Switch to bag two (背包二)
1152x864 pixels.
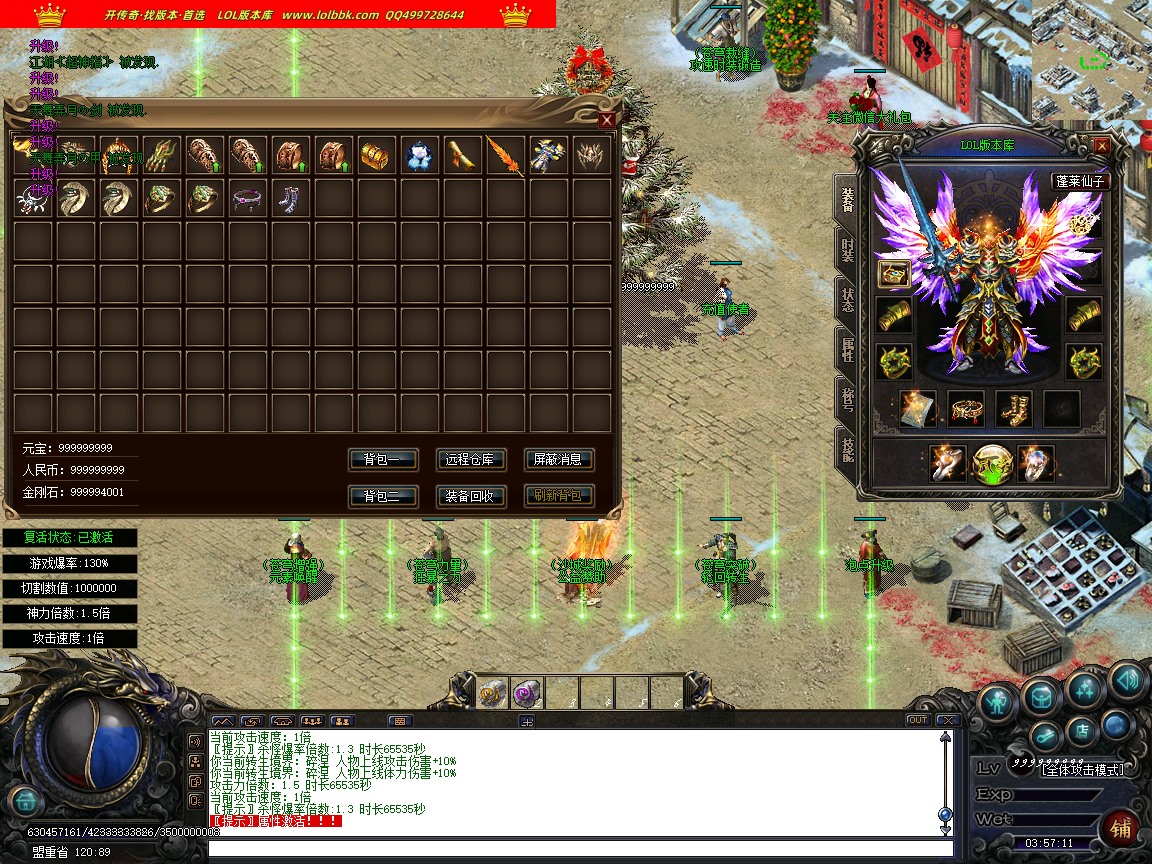pos(382,496)
